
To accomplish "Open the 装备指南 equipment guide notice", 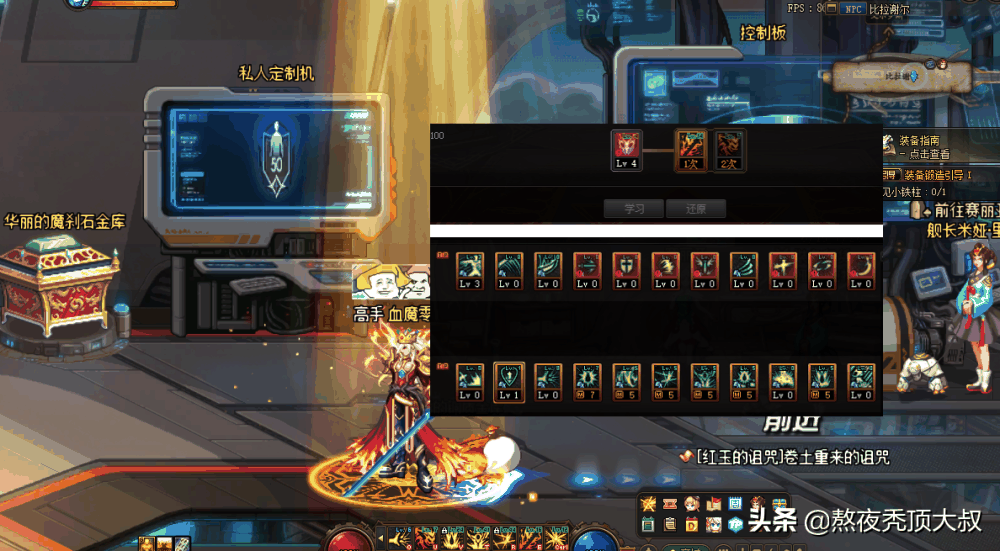I will (x=924, y=147).
